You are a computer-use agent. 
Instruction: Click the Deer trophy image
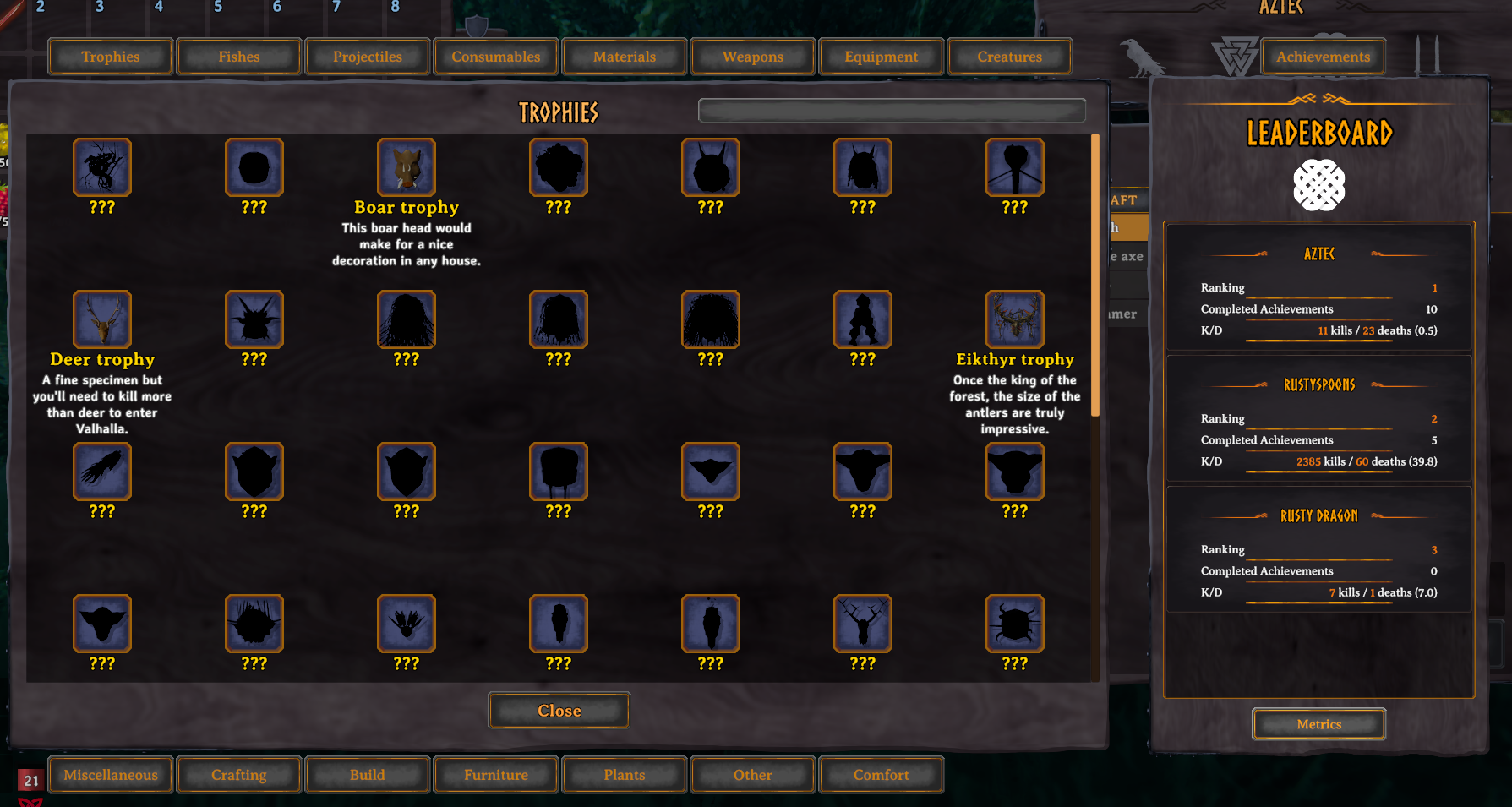pyautogui.click(x=101, y=319)
